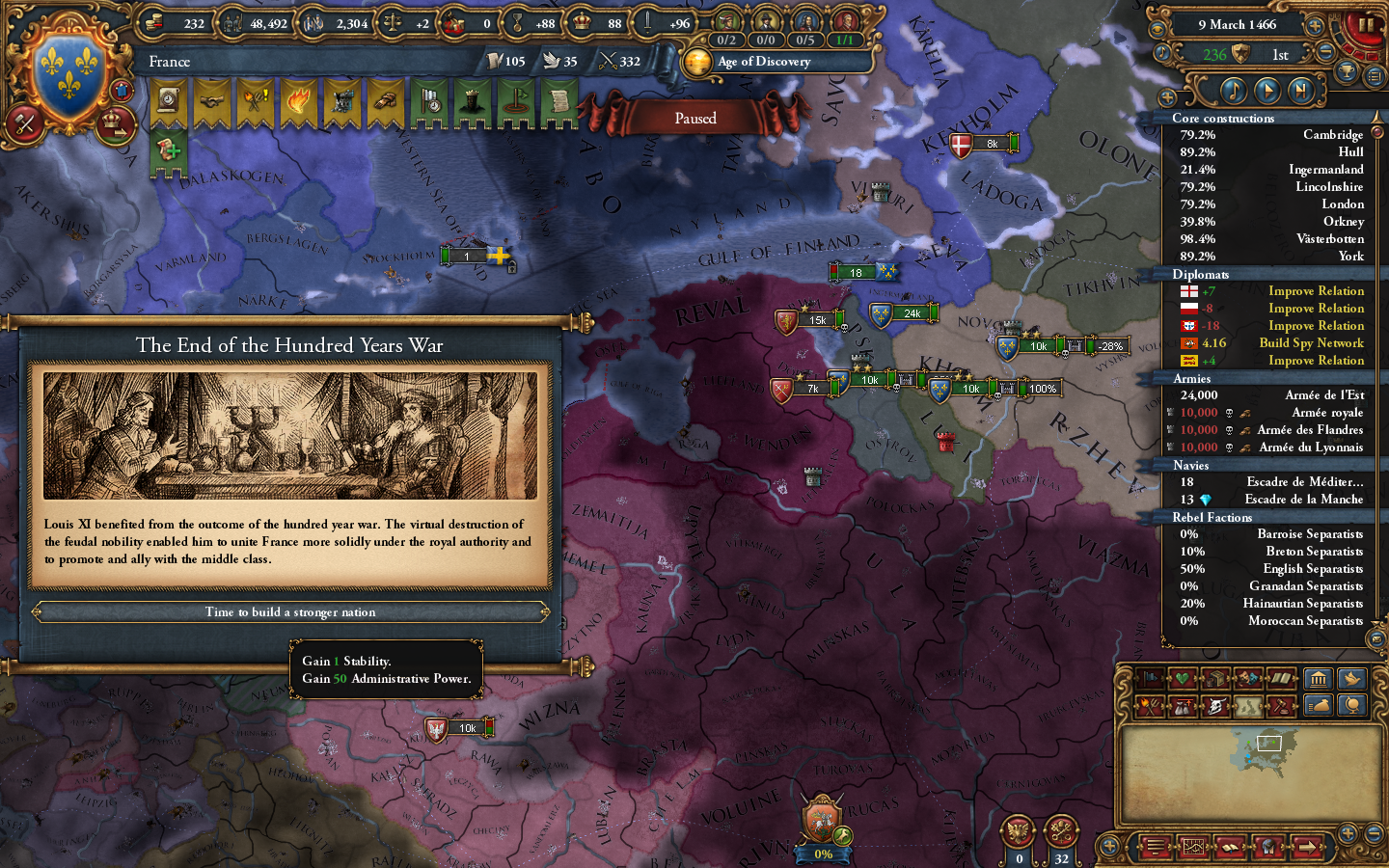Screen dimensions: 1389x868
Task: Open the game menu hamburger button
Action: coord(1155,847)
